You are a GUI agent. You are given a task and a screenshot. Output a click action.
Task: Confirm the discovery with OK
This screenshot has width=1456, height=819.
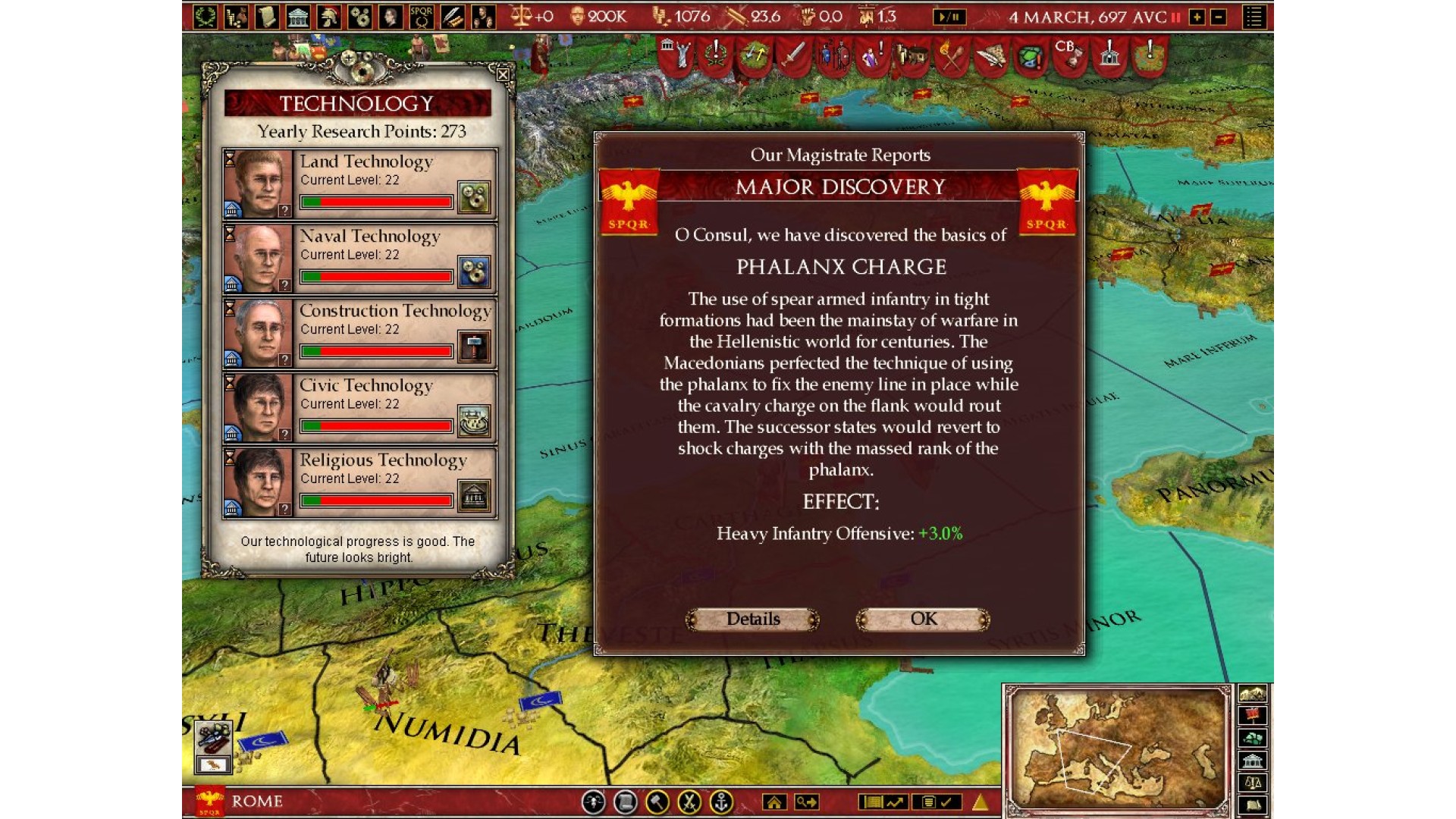tap(923, 620)
